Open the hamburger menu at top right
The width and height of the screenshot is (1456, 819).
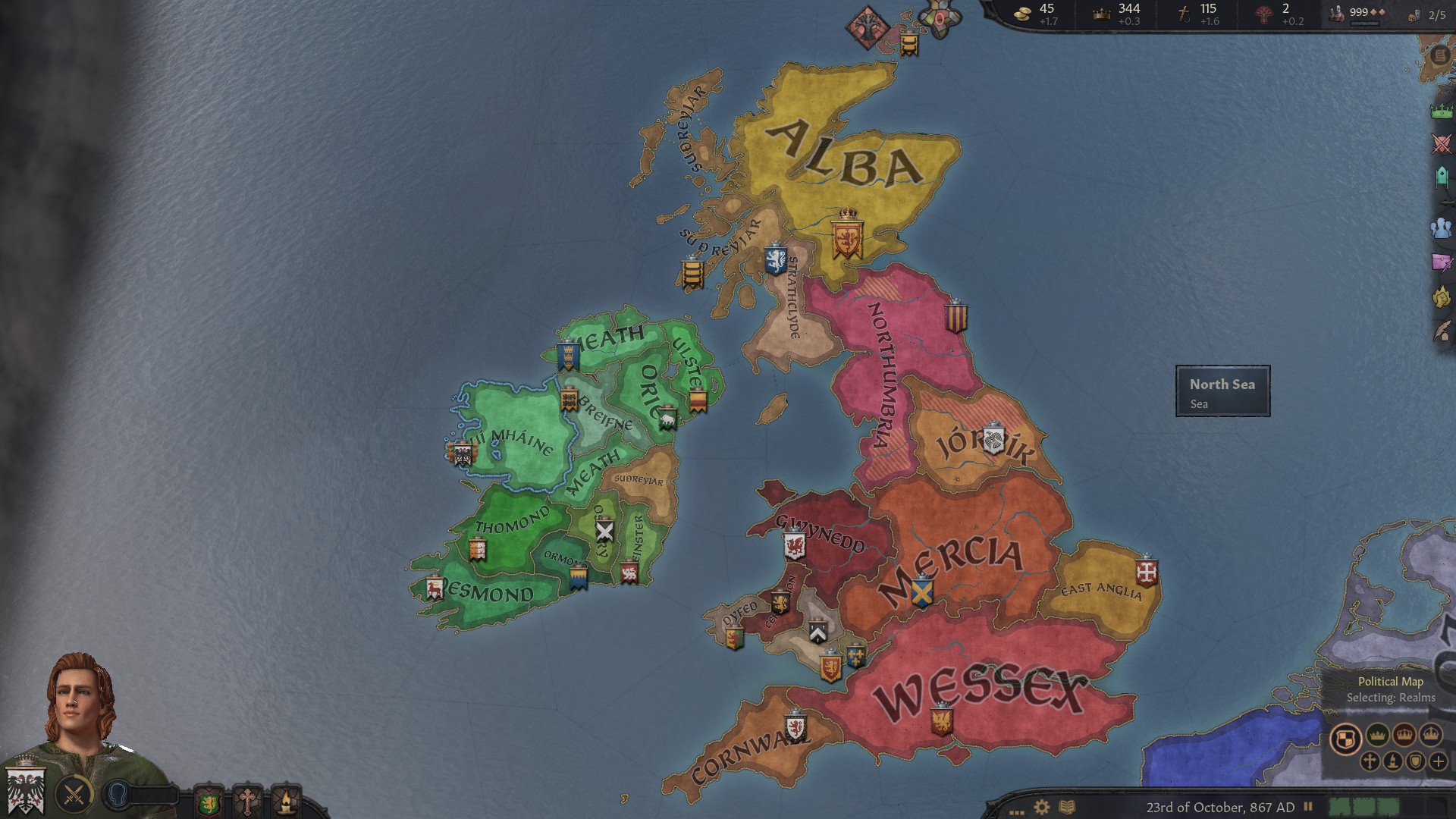click(x=1439, y=56)
